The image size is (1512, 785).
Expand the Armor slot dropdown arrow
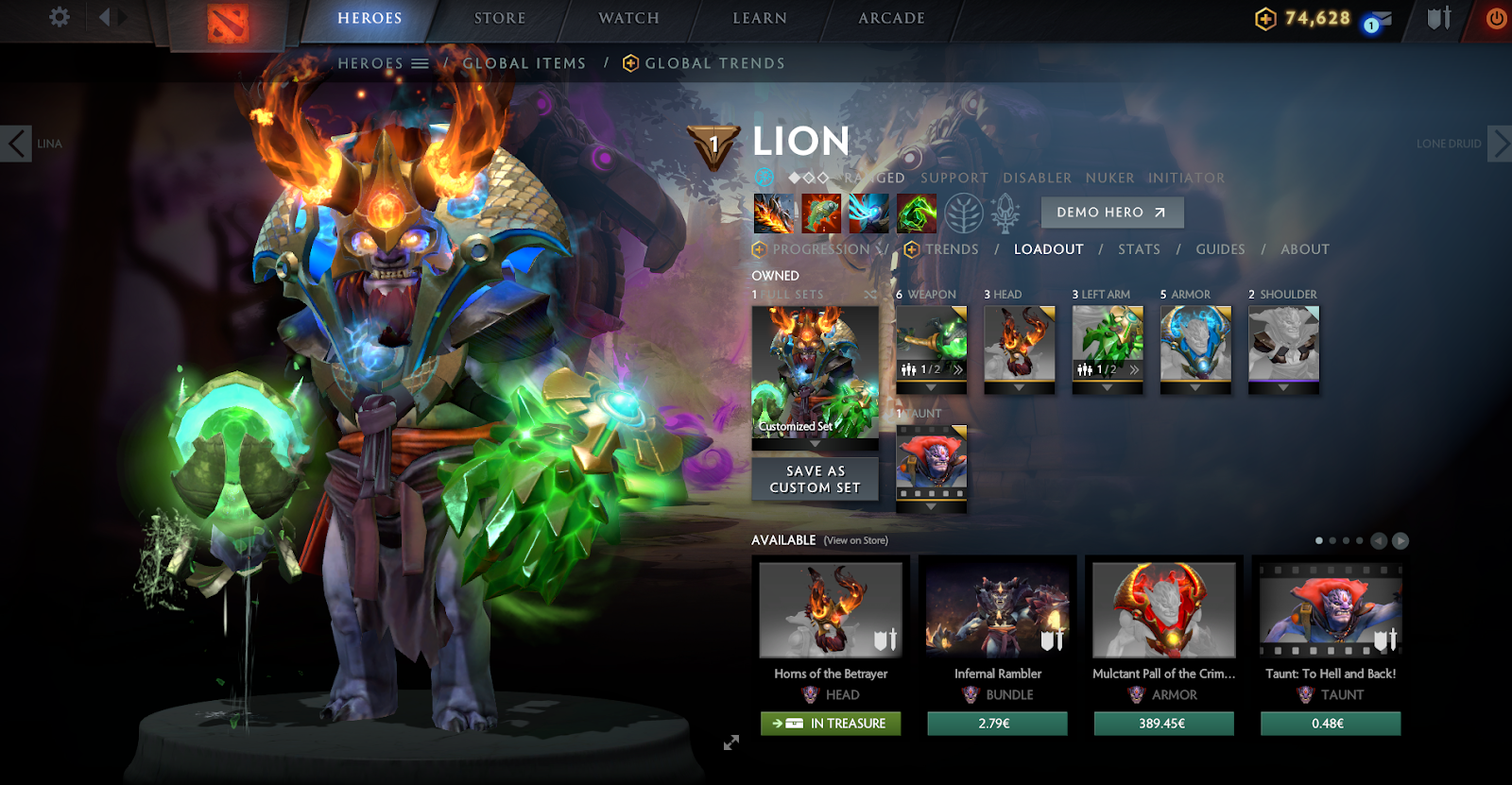pyautogui.click(x=1196, y=387)
